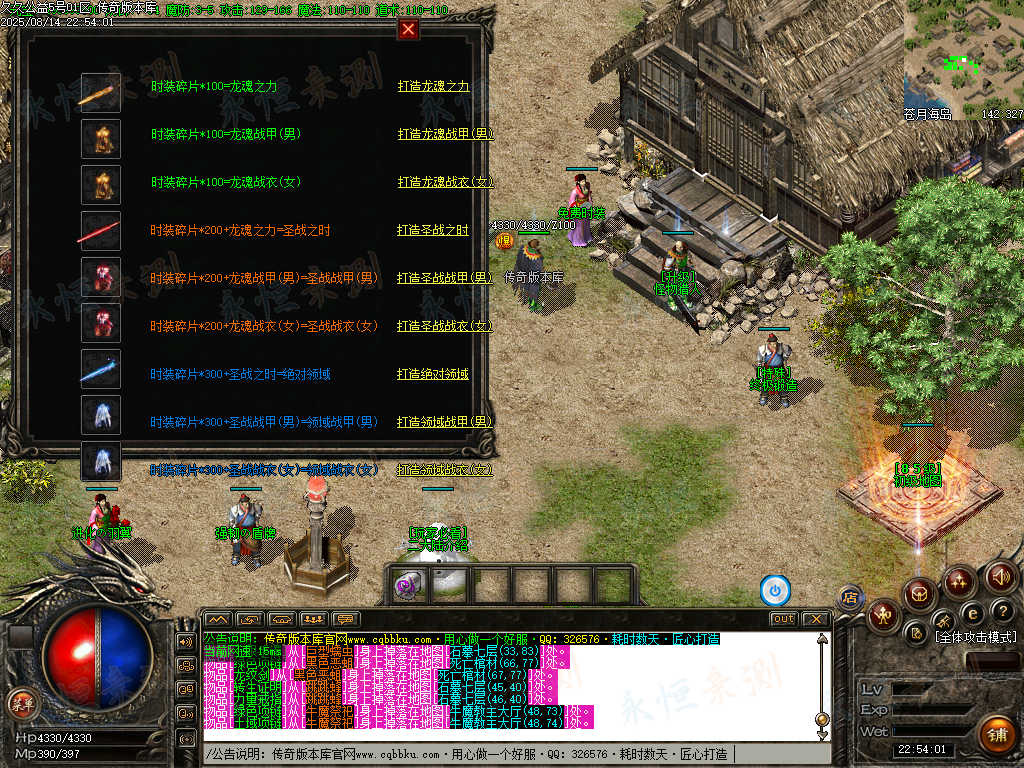Screen dimensions: 1024x768
Task: Choose 打造龙魂战甲(男) crafting option
Action: click(445, 134)
